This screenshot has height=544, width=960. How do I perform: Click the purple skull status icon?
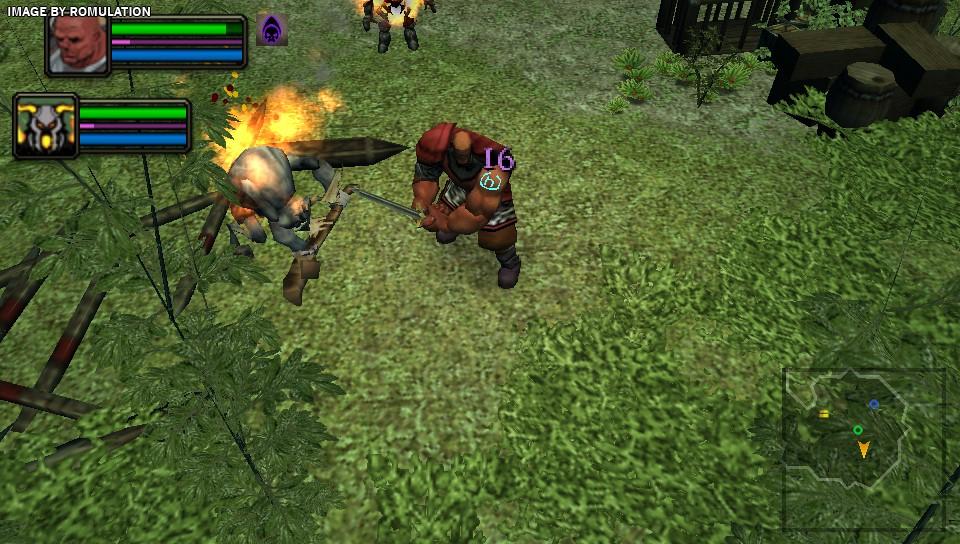[271, 30]
